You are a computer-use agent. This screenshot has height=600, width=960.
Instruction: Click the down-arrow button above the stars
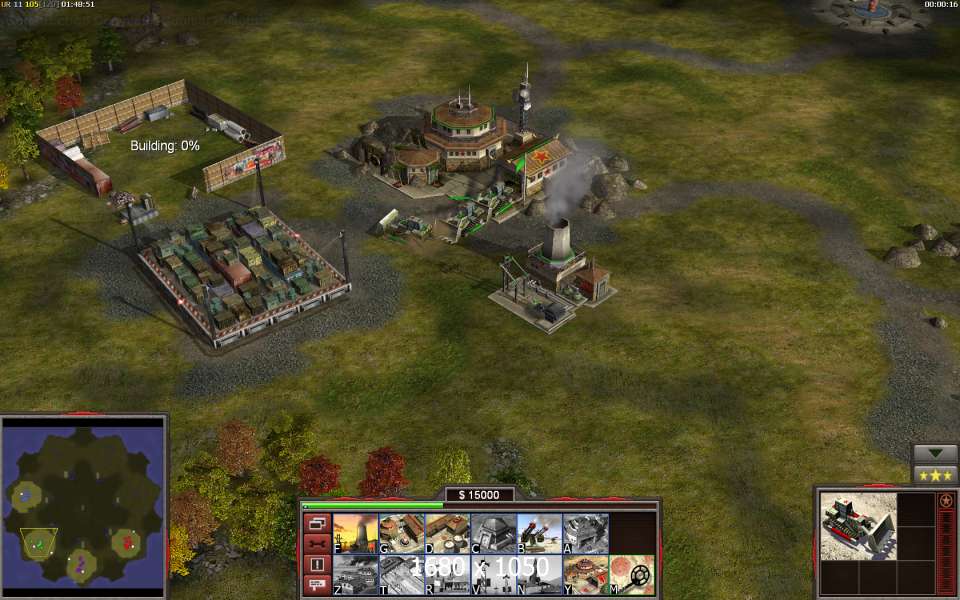coord(935,453)
